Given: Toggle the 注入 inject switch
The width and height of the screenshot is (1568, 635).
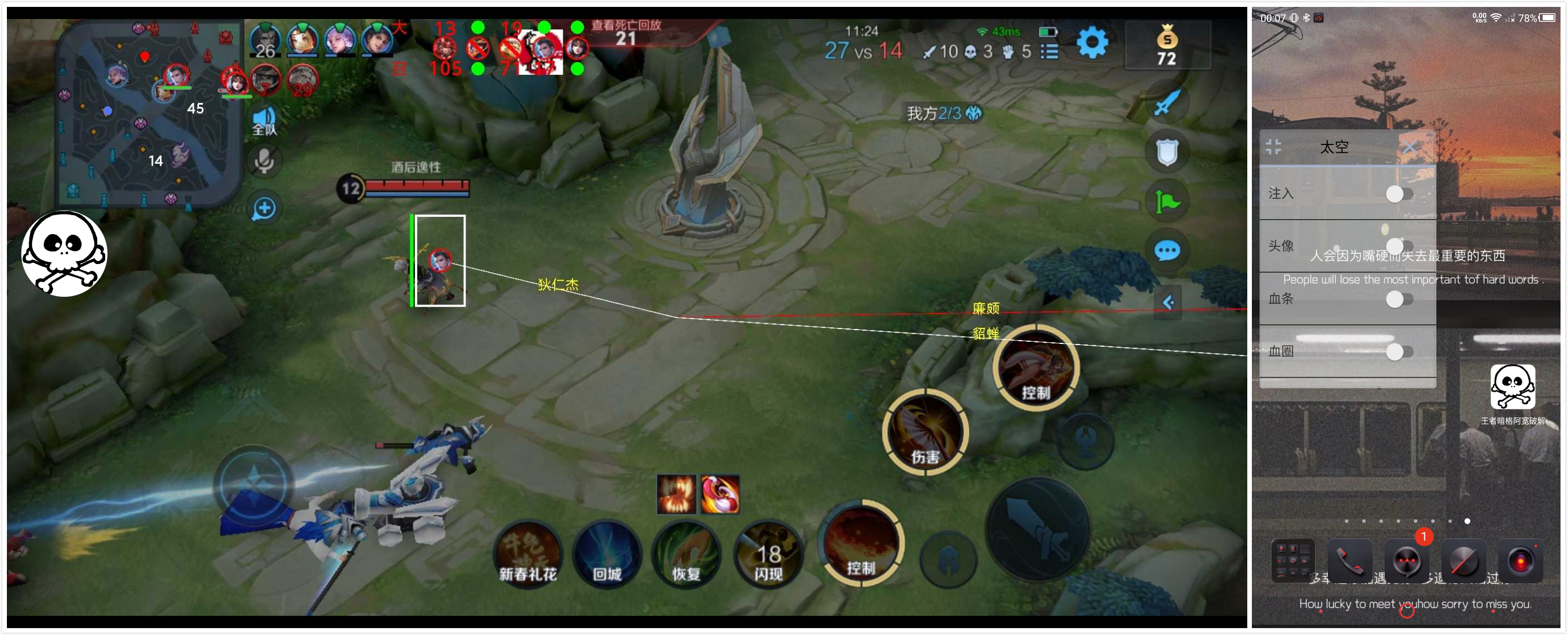Looking at the screenshot, I should [x=1398, y=194].
